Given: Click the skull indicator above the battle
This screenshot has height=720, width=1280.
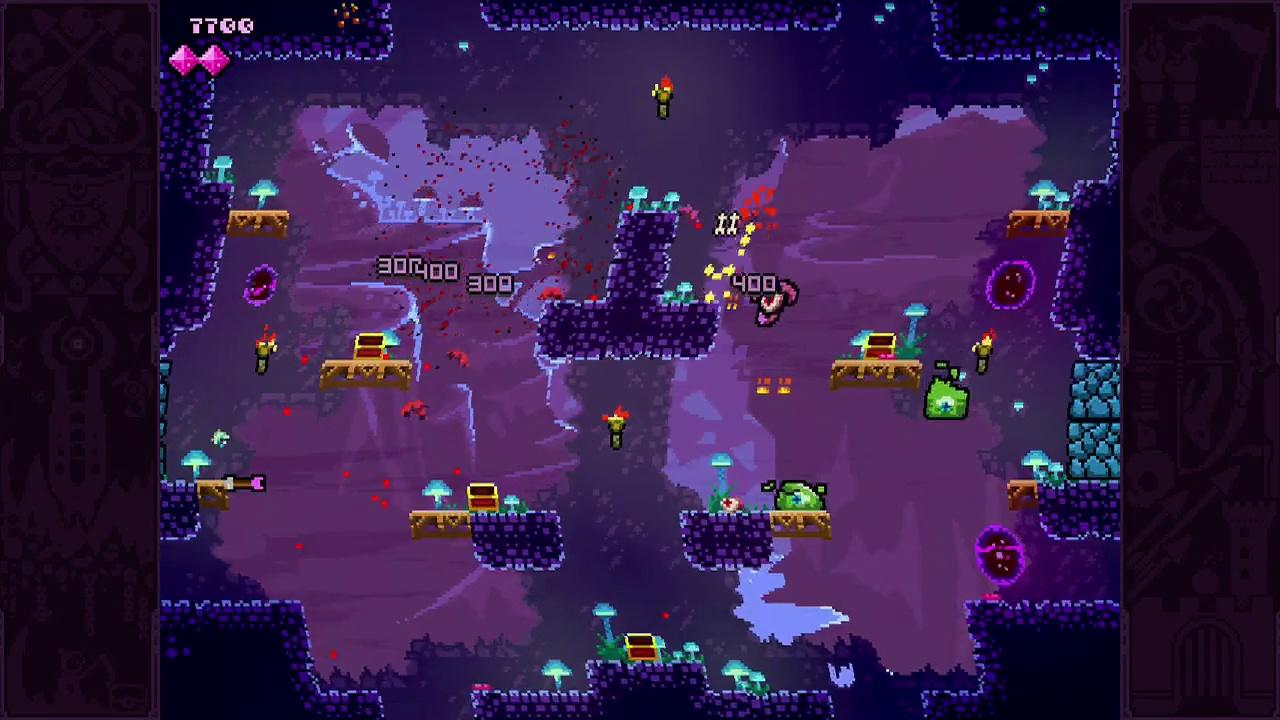Looking at the screenshot, I should [x=727, y=224].
